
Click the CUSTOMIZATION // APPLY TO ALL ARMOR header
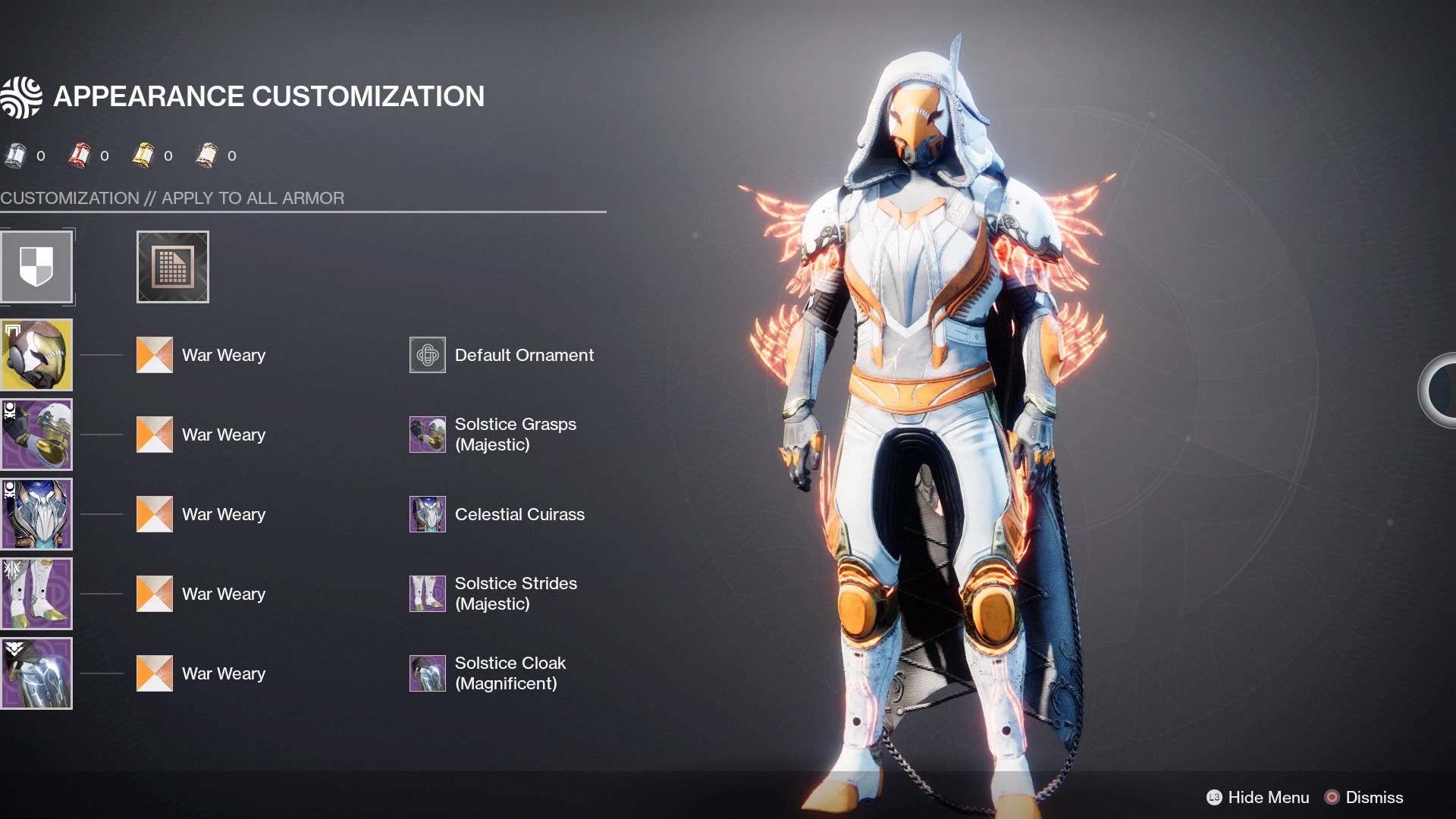(x=172, y=198)
